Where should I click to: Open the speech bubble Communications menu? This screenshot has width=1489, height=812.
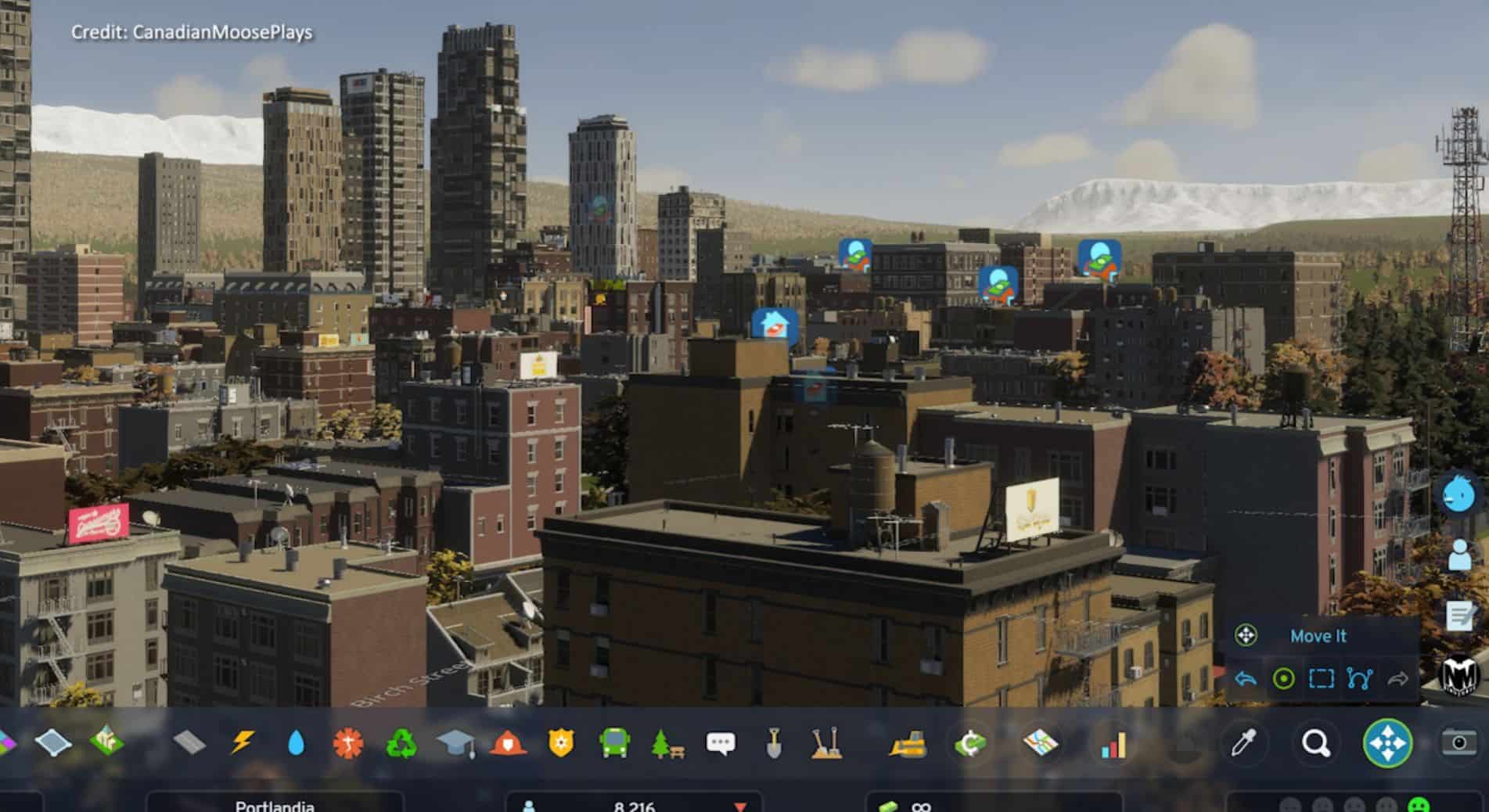(x=721, y=743)
